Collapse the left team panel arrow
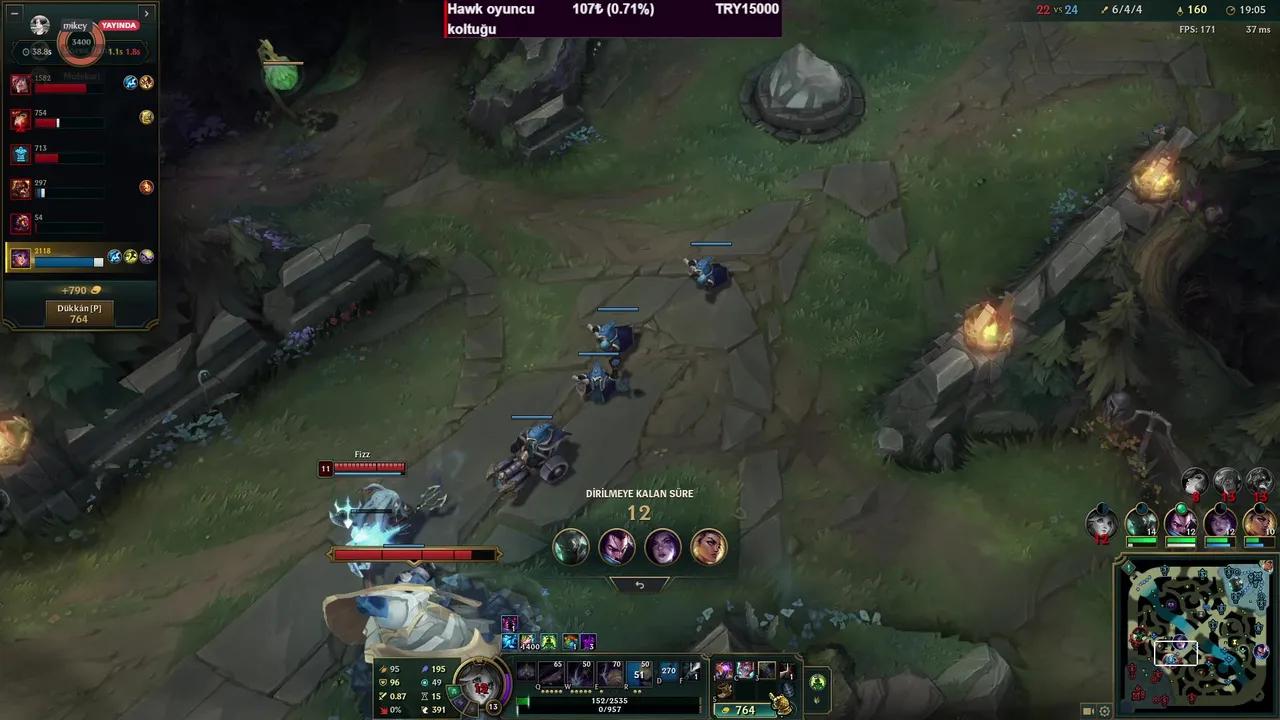Image resolution: width=1280 pixels, height=720 pixels. tap(147, 13)
